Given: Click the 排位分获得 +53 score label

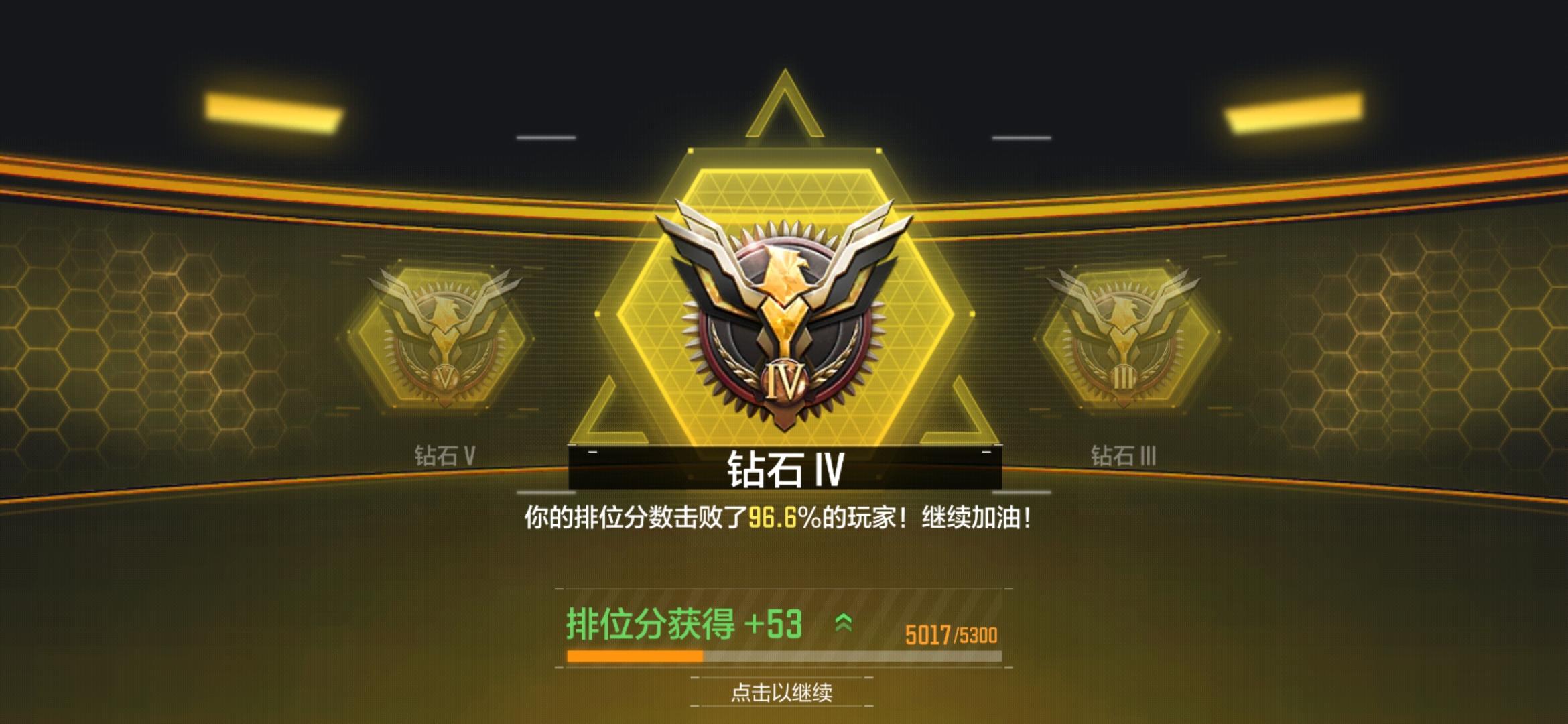Looking at the screenshot, I should (683, 622).
